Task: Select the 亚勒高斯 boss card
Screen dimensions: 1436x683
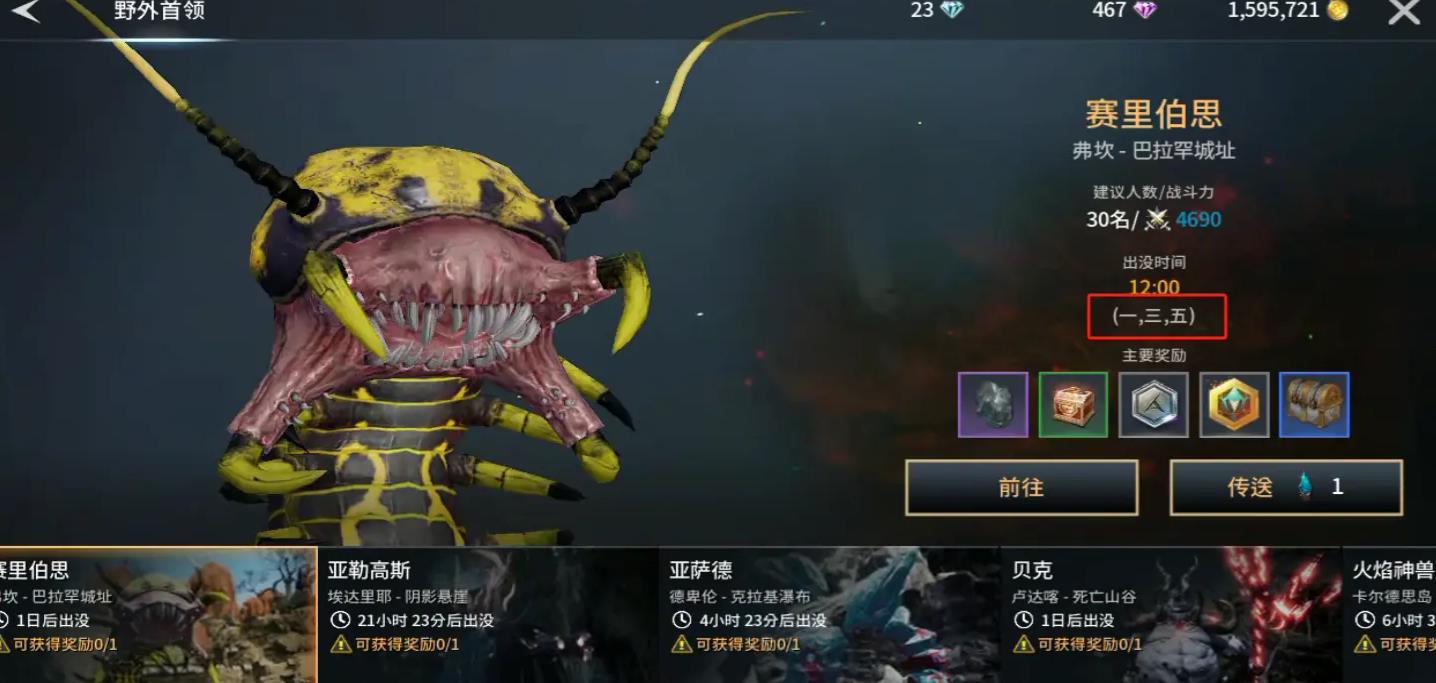Action: (x=488, y=614)
